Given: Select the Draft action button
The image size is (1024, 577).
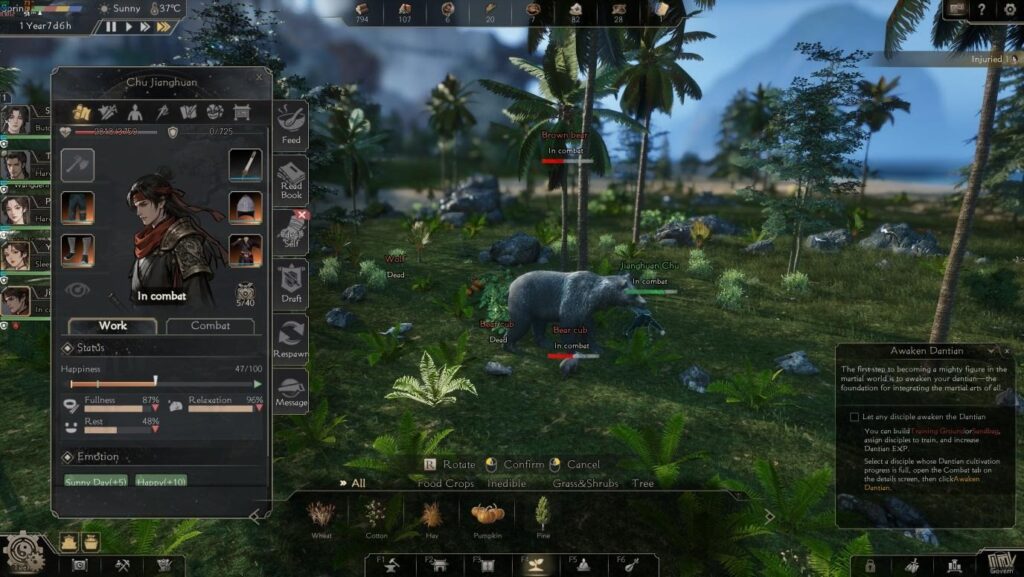Looking at the screenshot, I should click(x=291, y=286).
